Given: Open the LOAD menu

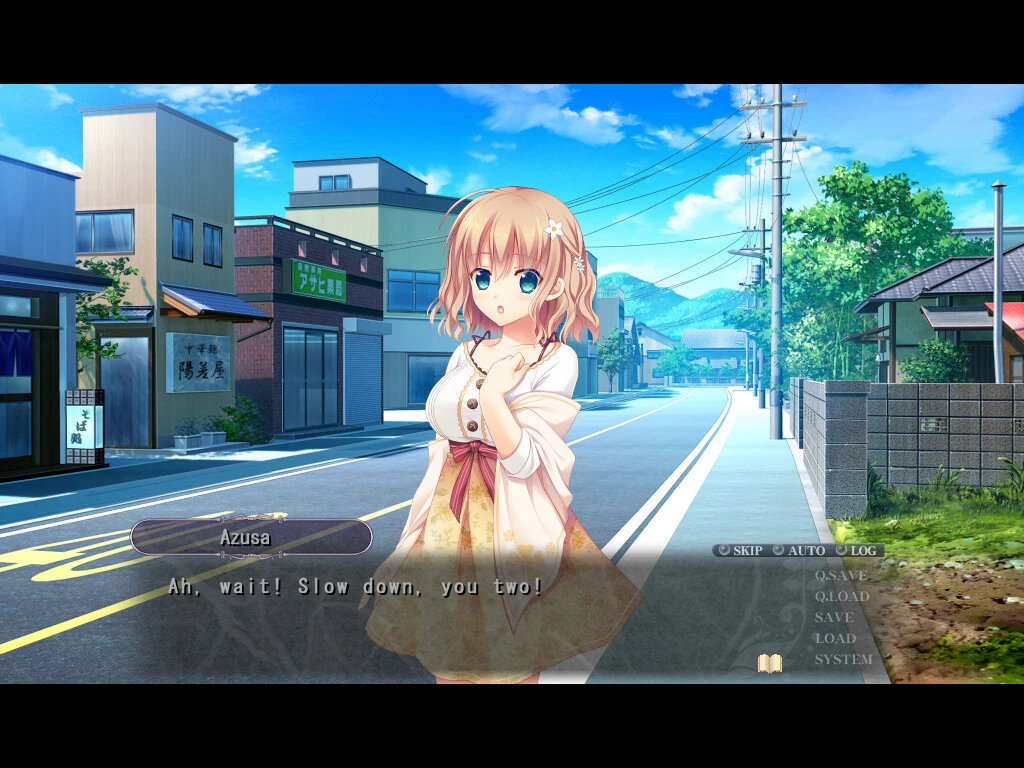Looking at the screenshot, I should (835, 638).
